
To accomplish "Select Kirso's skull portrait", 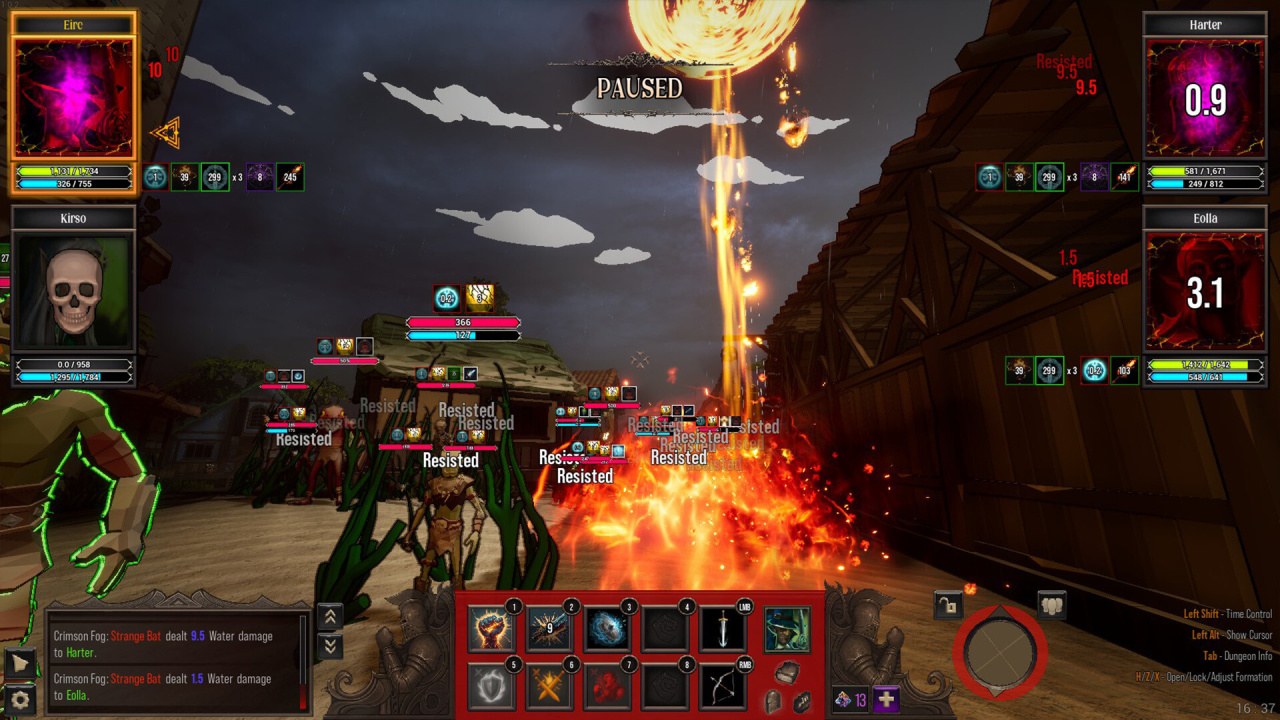I will tap(73, 291).
